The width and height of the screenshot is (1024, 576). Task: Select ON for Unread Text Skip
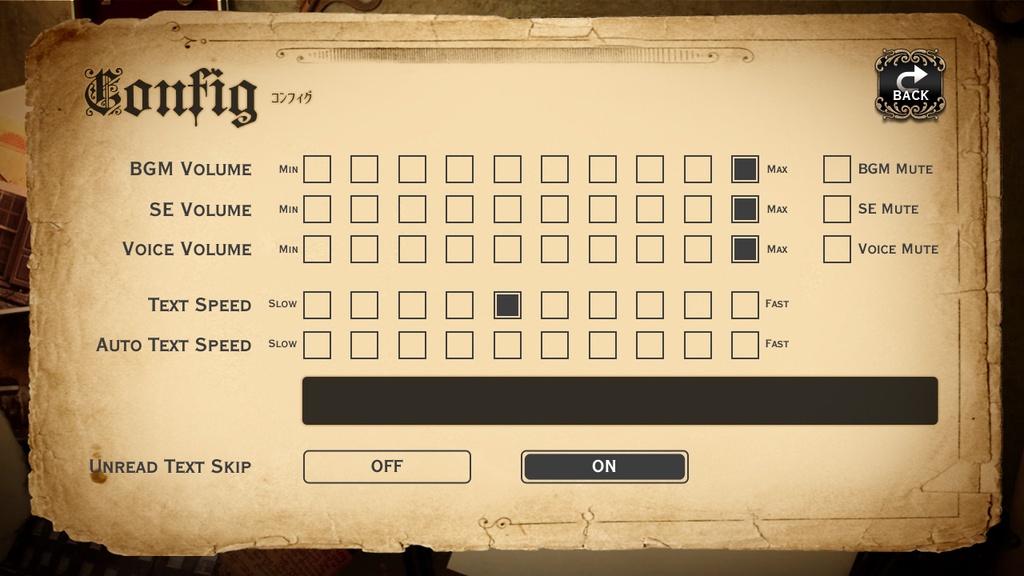click(x=604, y=466)
